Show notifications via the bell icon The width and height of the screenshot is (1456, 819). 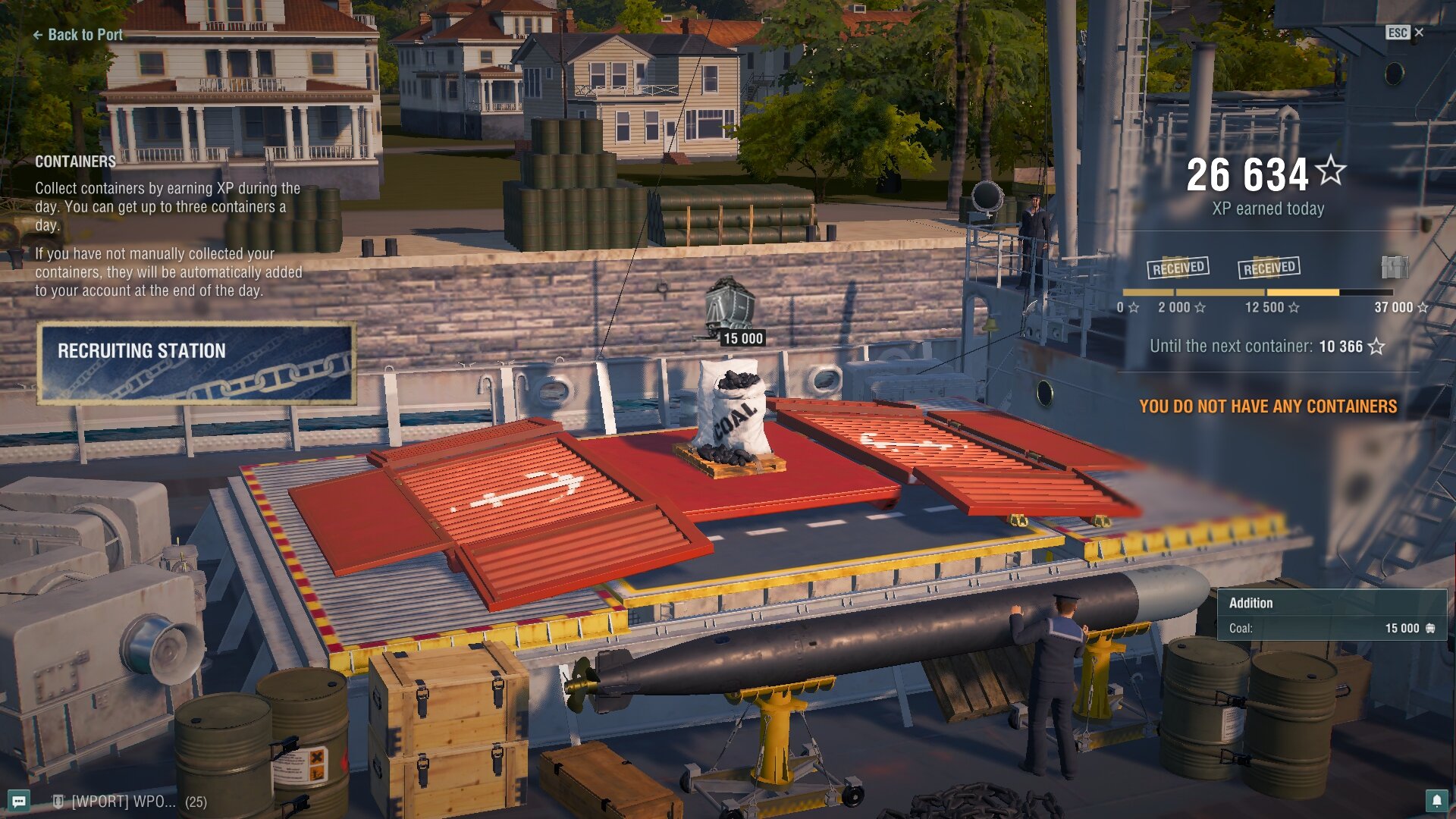1436,801
